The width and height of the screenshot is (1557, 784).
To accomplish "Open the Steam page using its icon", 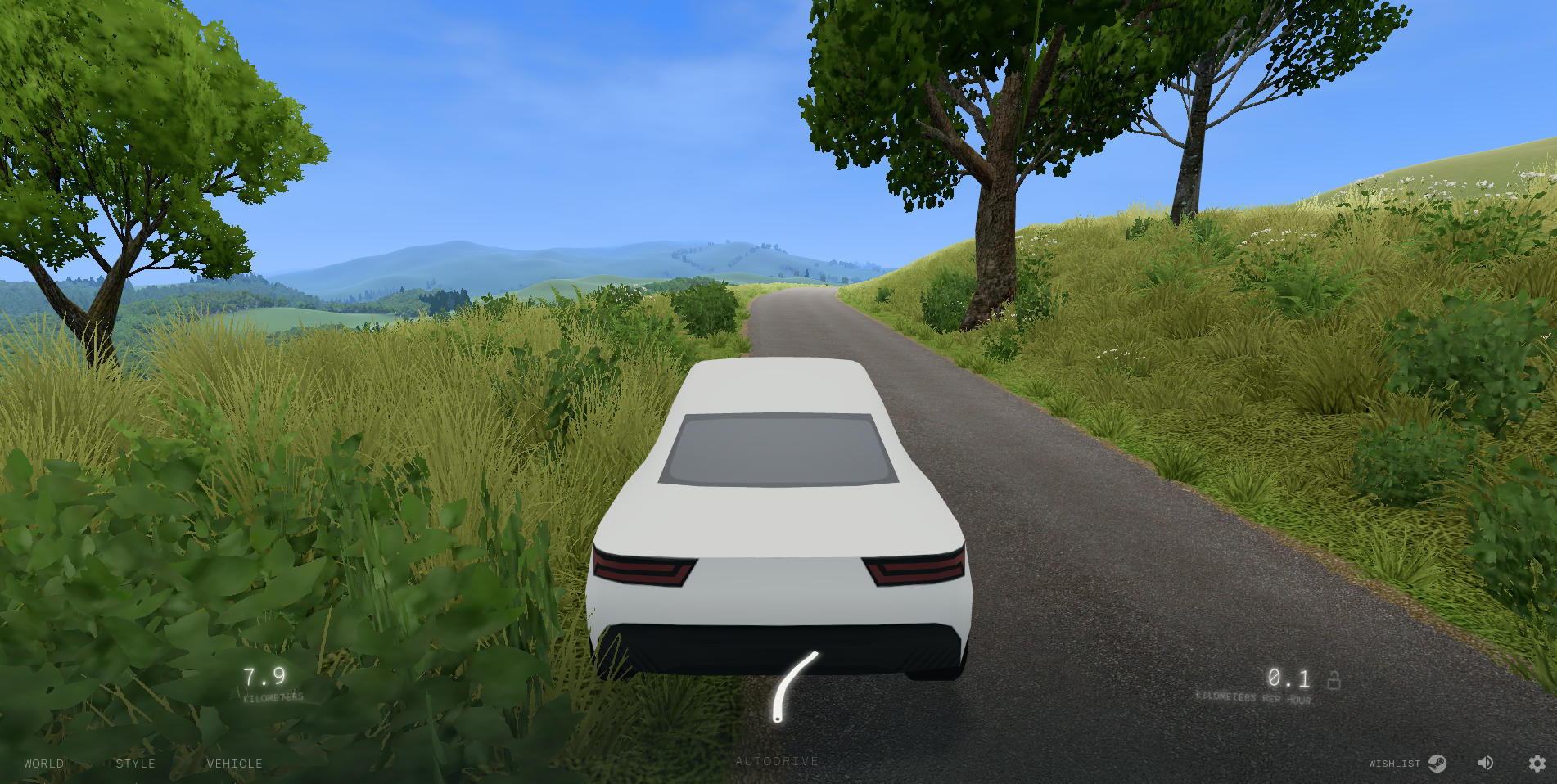I will 1439,764.
